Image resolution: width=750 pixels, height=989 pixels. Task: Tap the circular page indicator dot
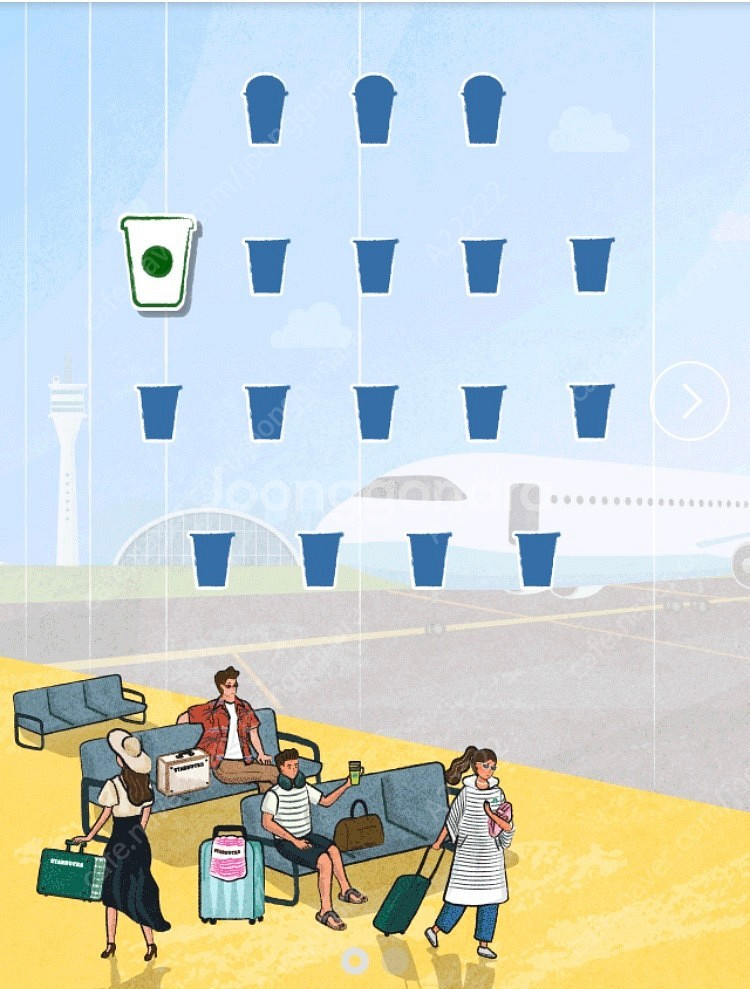coord(354,960)
